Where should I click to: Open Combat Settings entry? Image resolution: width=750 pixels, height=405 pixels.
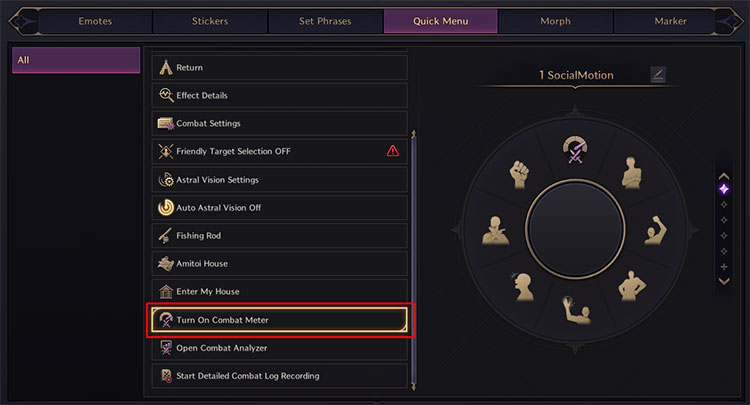[x=279, y=124]
